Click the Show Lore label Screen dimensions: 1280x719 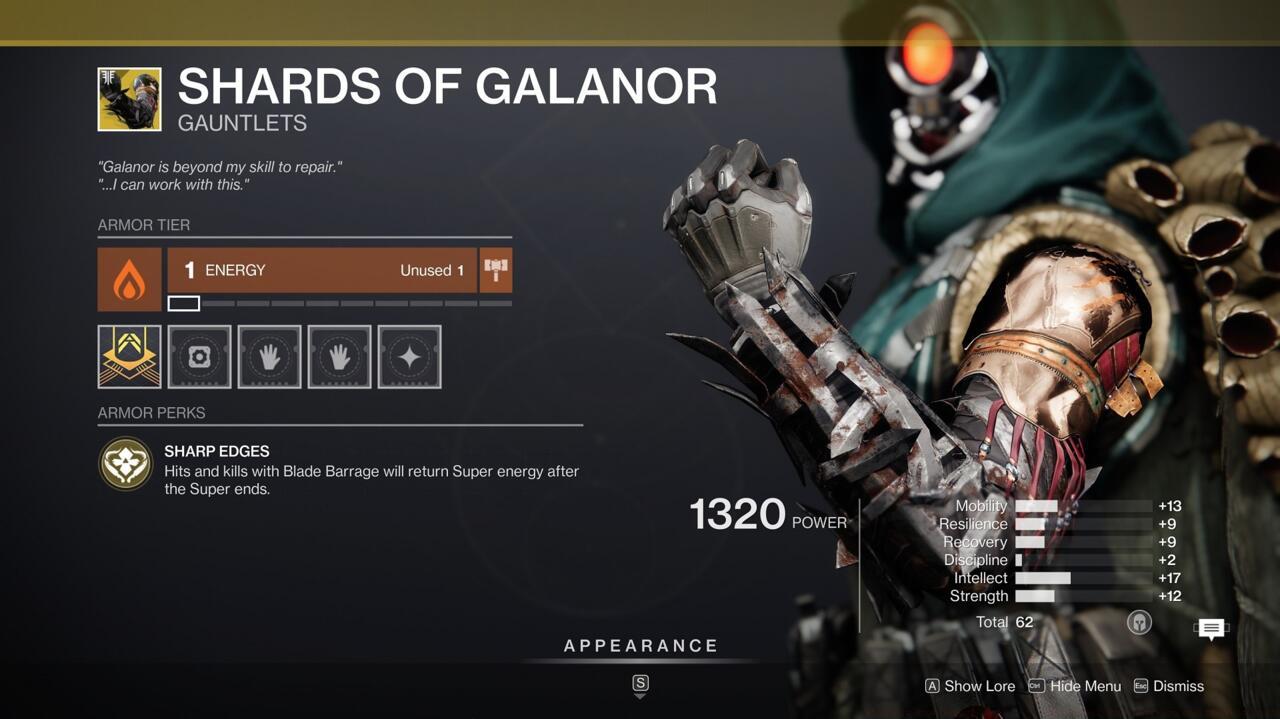pos(979,686)
